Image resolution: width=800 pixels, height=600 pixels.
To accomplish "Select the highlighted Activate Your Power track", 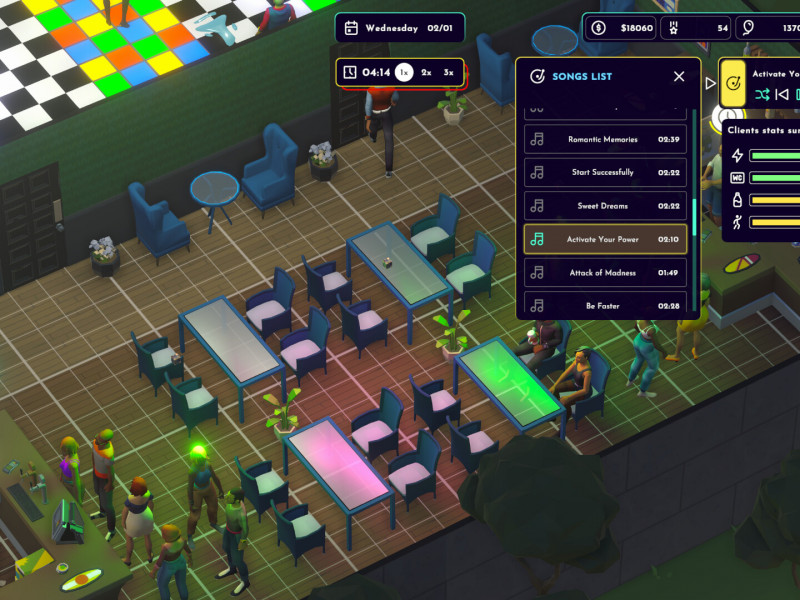I will 605,240.
